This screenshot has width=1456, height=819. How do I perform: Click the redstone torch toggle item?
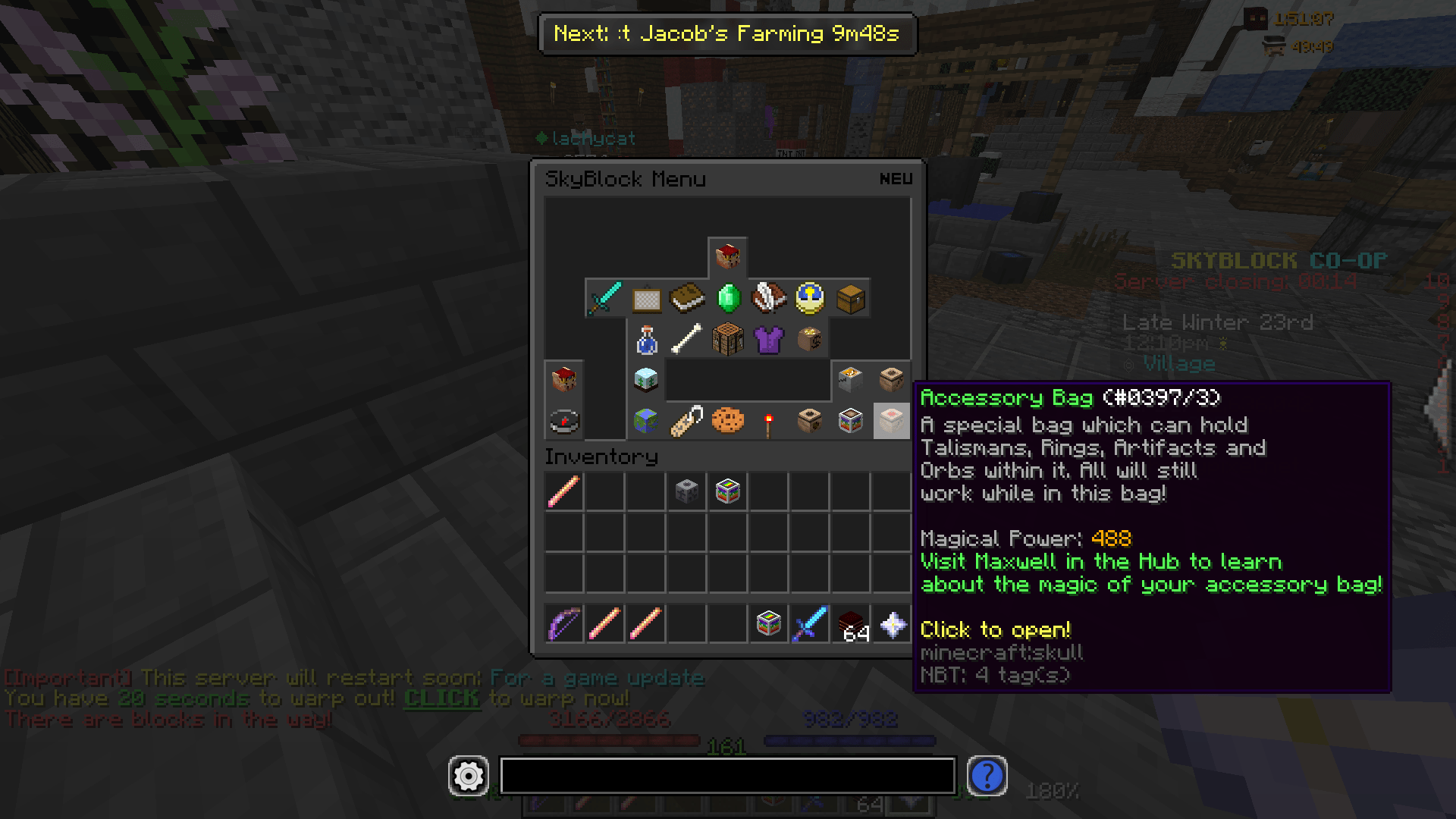[x=768, y=421]
